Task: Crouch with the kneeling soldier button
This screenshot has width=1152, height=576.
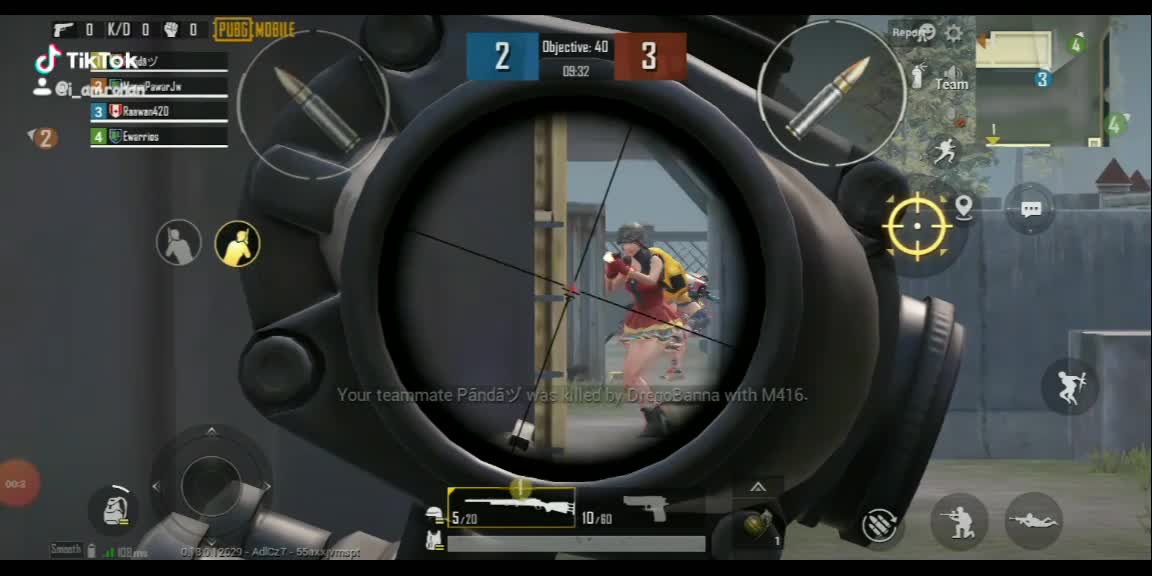Action: (959, 521)
